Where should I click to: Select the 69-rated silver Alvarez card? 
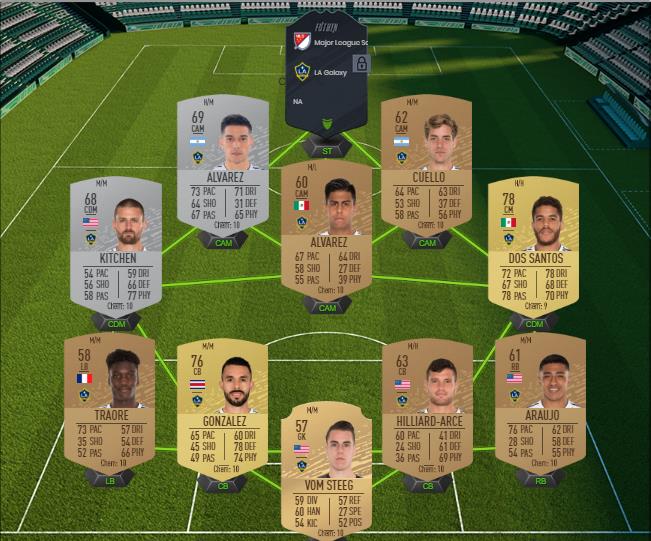223,163
